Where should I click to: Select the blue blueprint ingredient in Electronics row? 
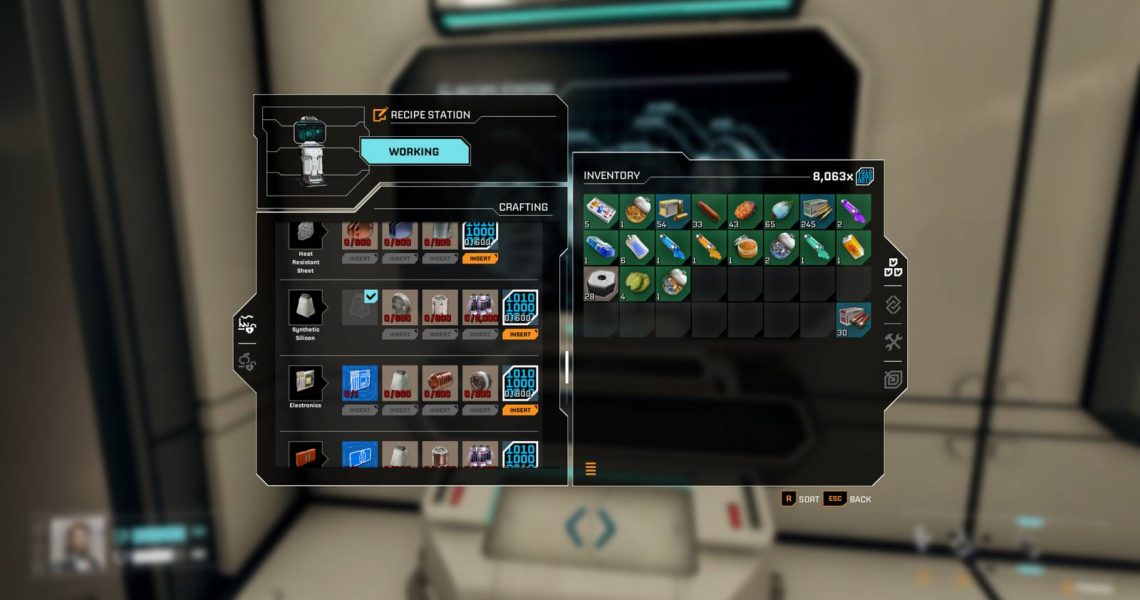(360, 383)
